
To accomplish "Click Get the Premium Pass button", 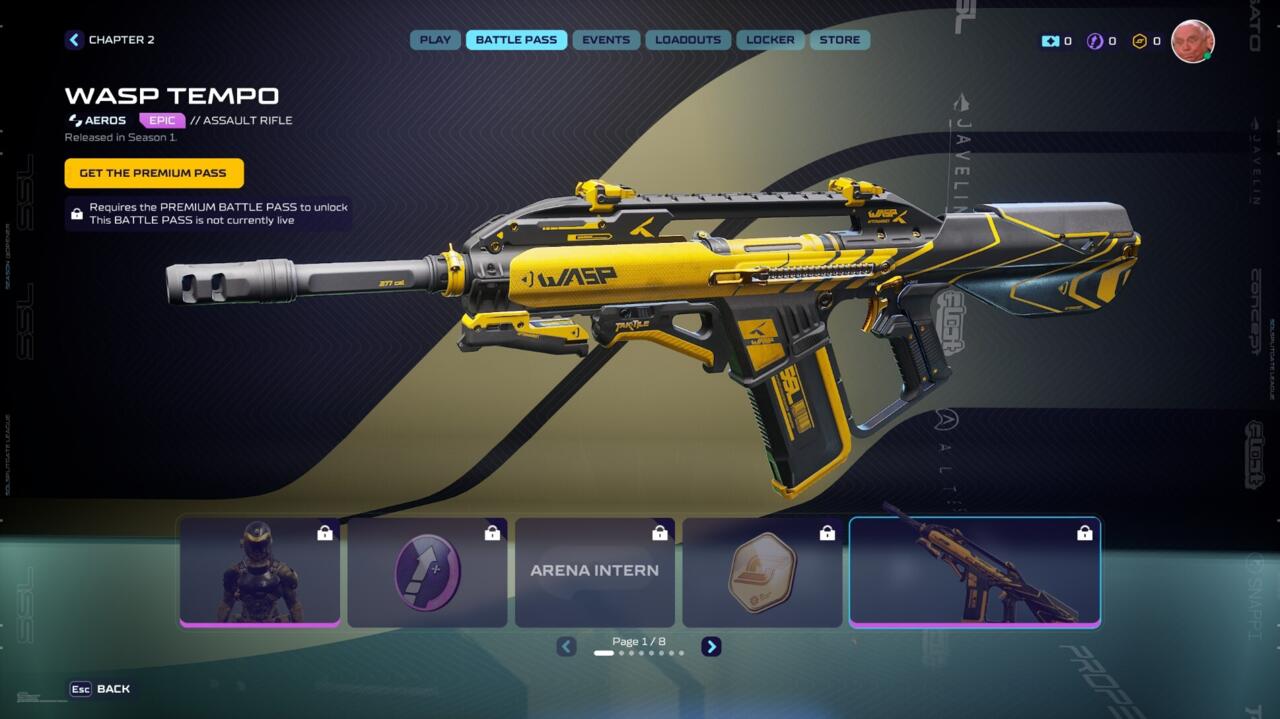I will tap(154, 173).
